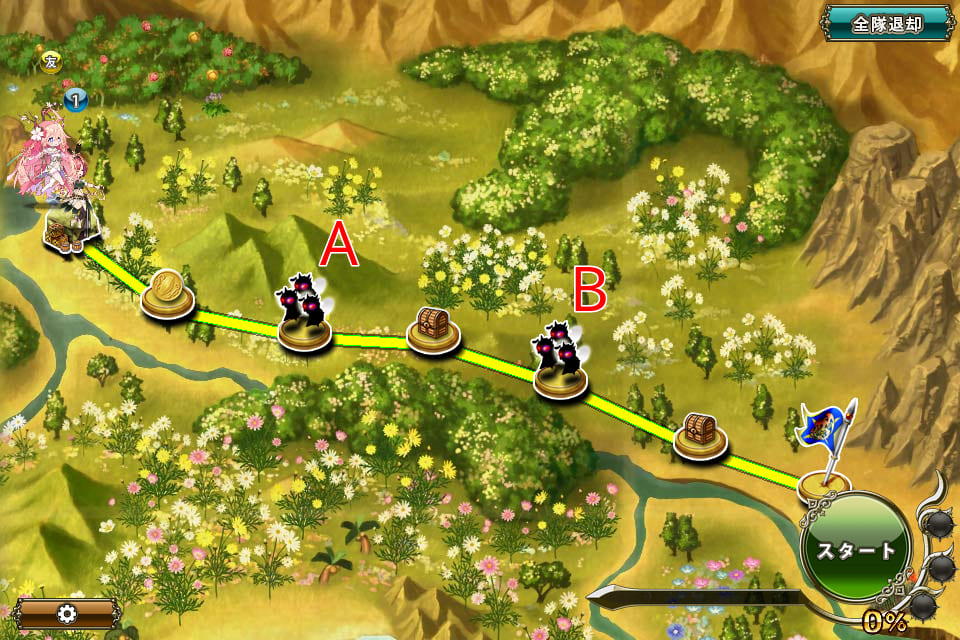This screenshot has height=640, width=960.
Task: Select the enemy node labeled A
Action: click(x=304, y=316)
